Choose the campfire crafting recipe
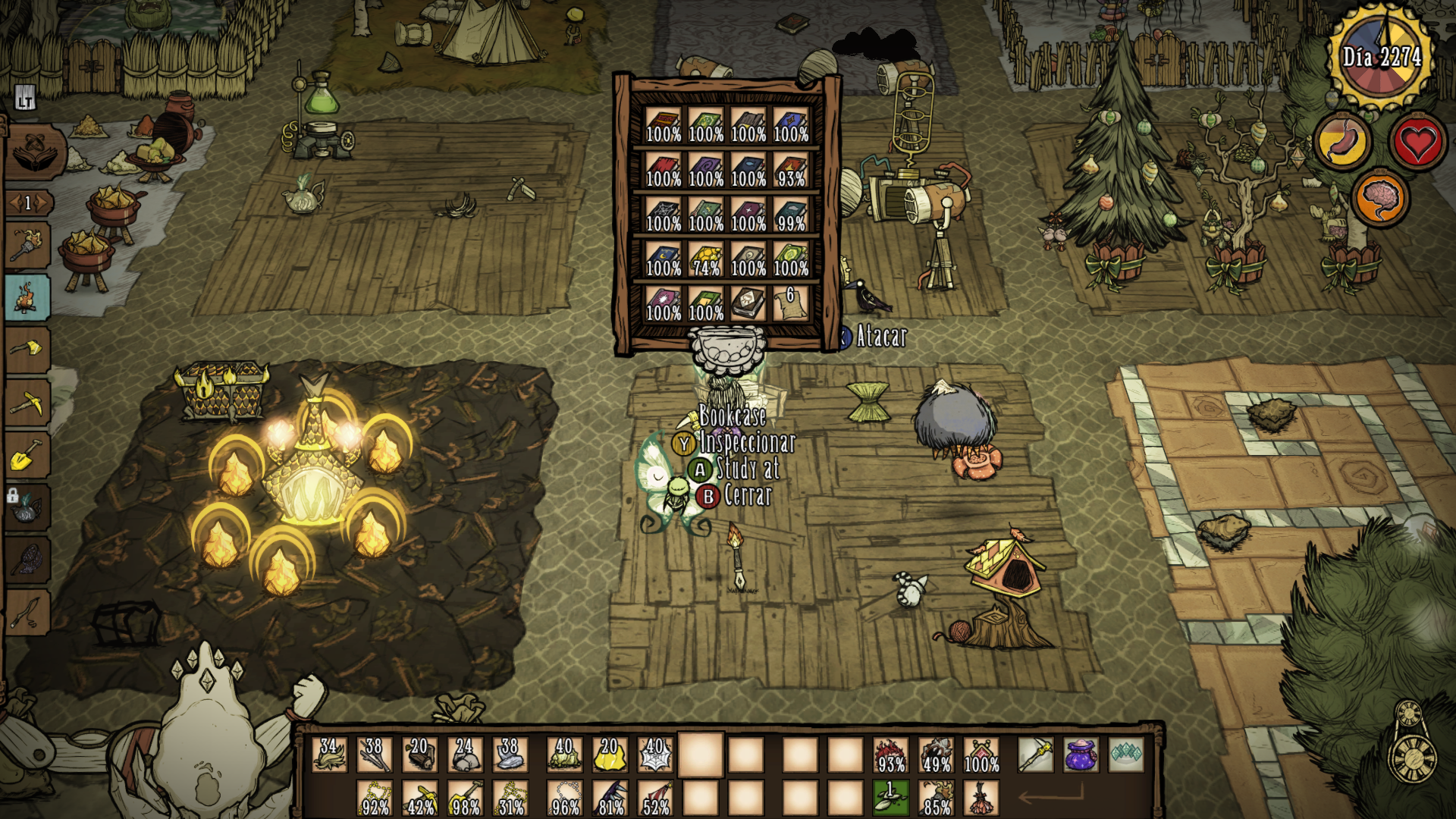 27,297
